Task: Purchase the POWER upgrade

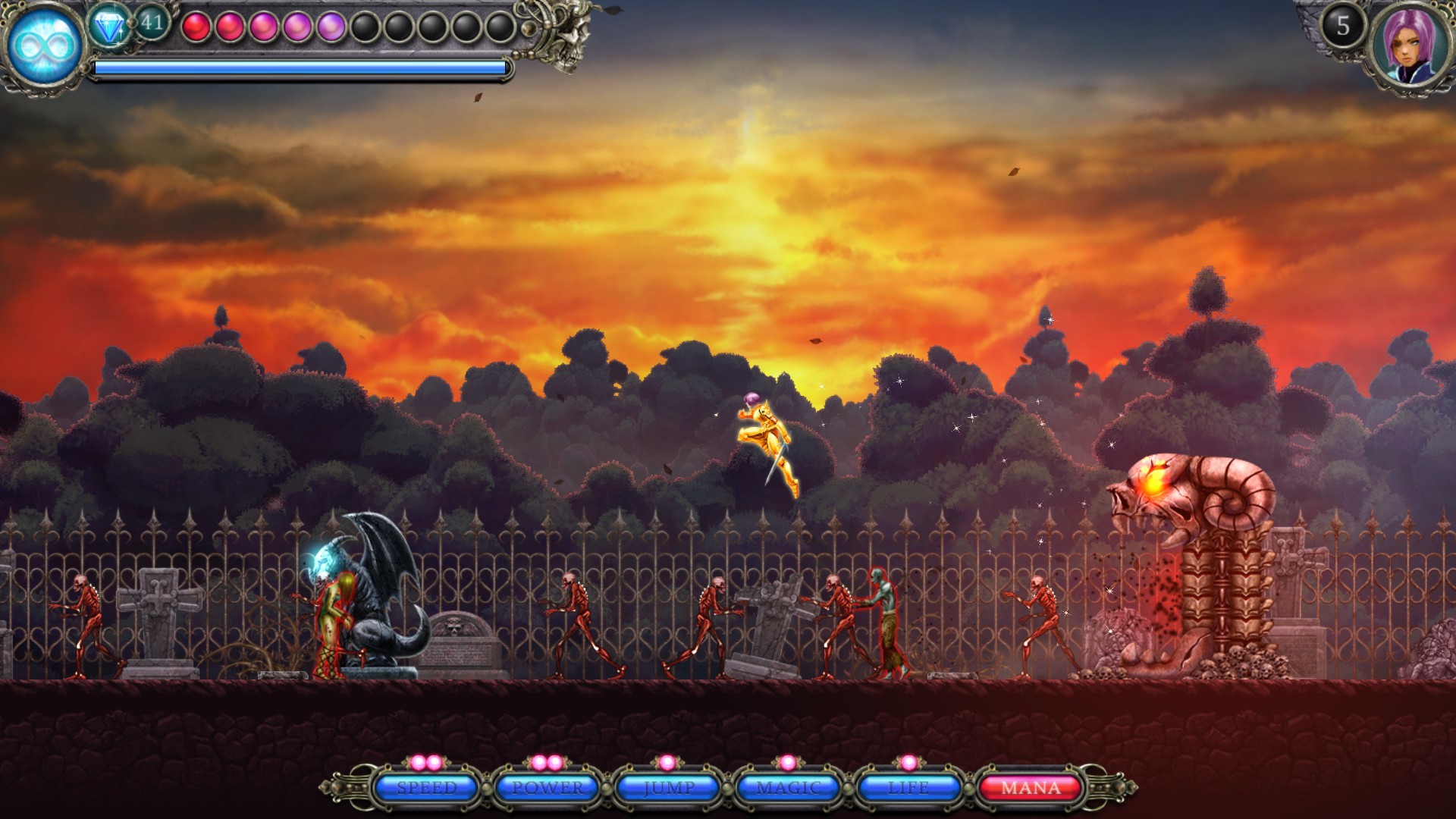Action: 546,789
